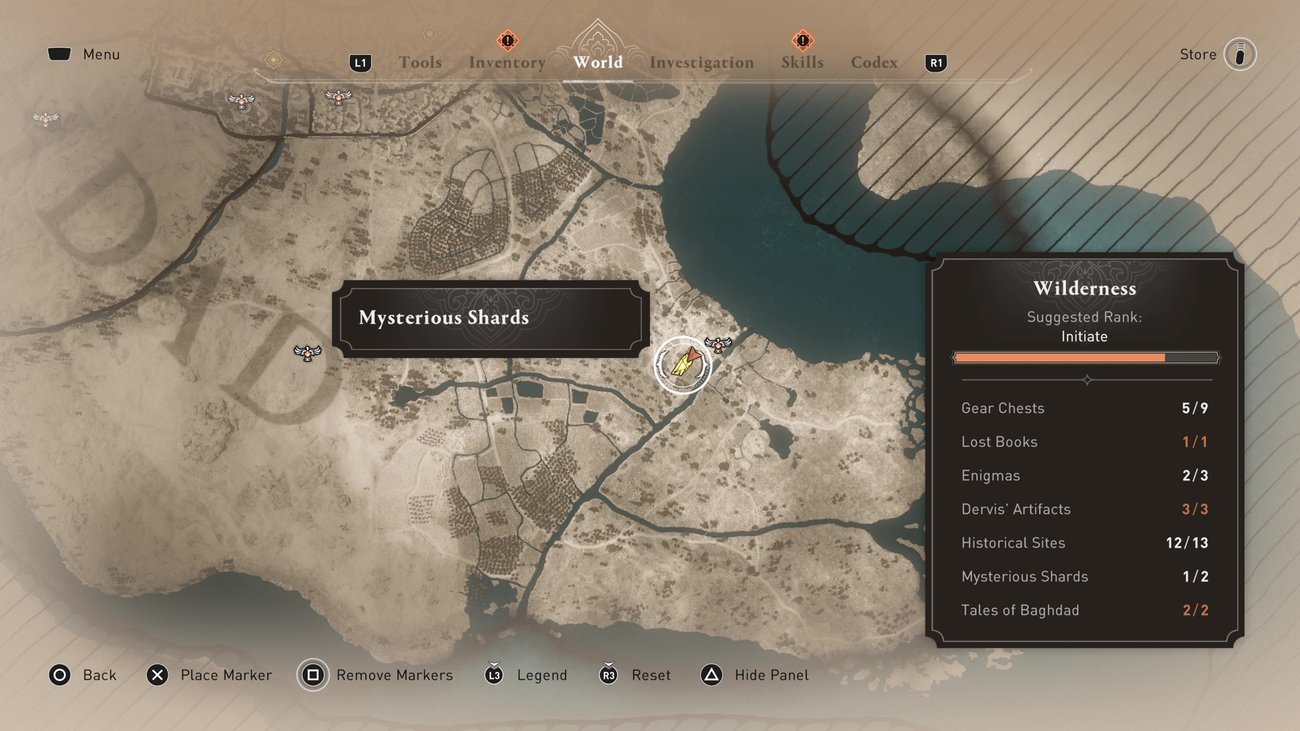This screenshot has width=1300, height=731.
Task: Open the Menu option
Action: pyautogui.click(x=84, y=54)
